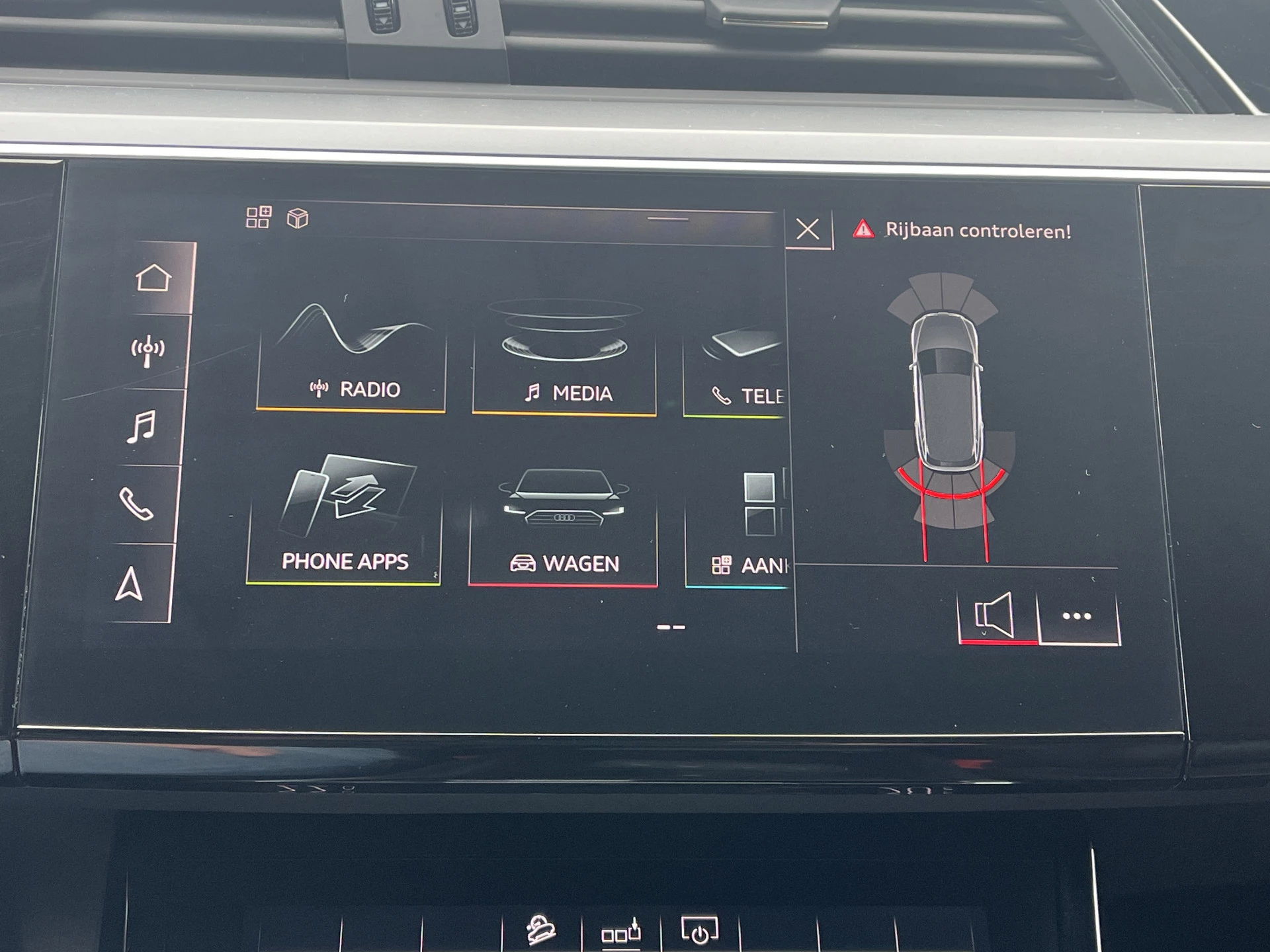Expand the ellipsis options in the parking panel
Screen dimensions: 1270x952
click(x=1077, y=616)
